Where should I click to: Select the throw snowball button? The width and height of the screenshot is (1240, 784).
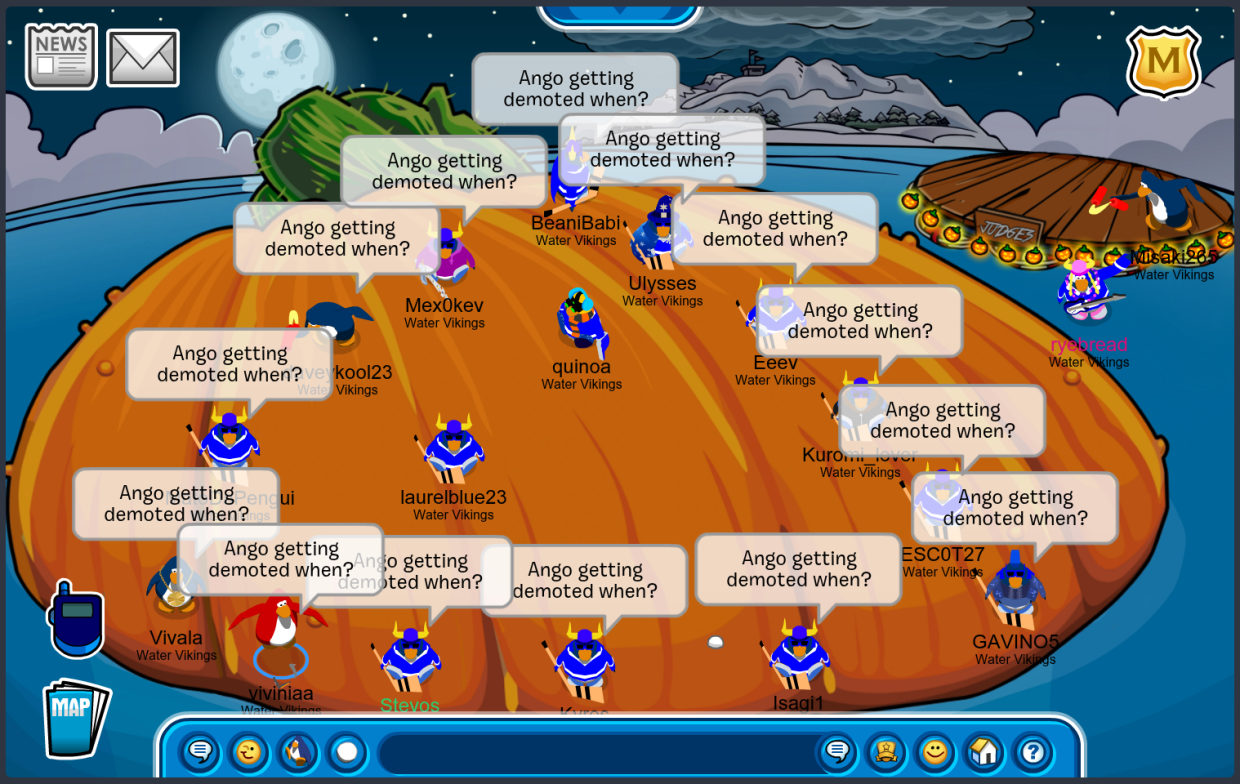point(346,751)
